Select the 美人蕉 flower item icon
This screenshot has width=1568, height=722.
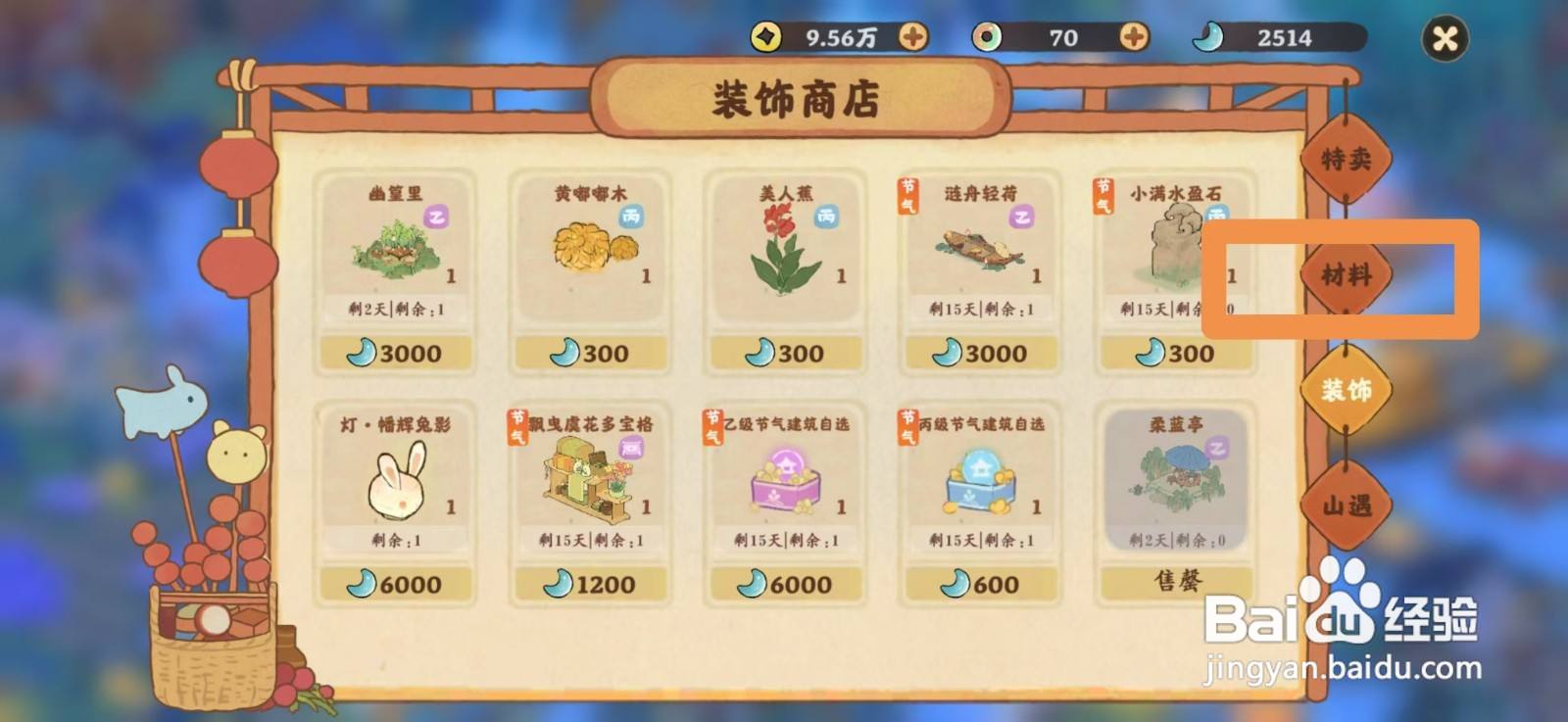pyautogui.click(x=781, y=250)
